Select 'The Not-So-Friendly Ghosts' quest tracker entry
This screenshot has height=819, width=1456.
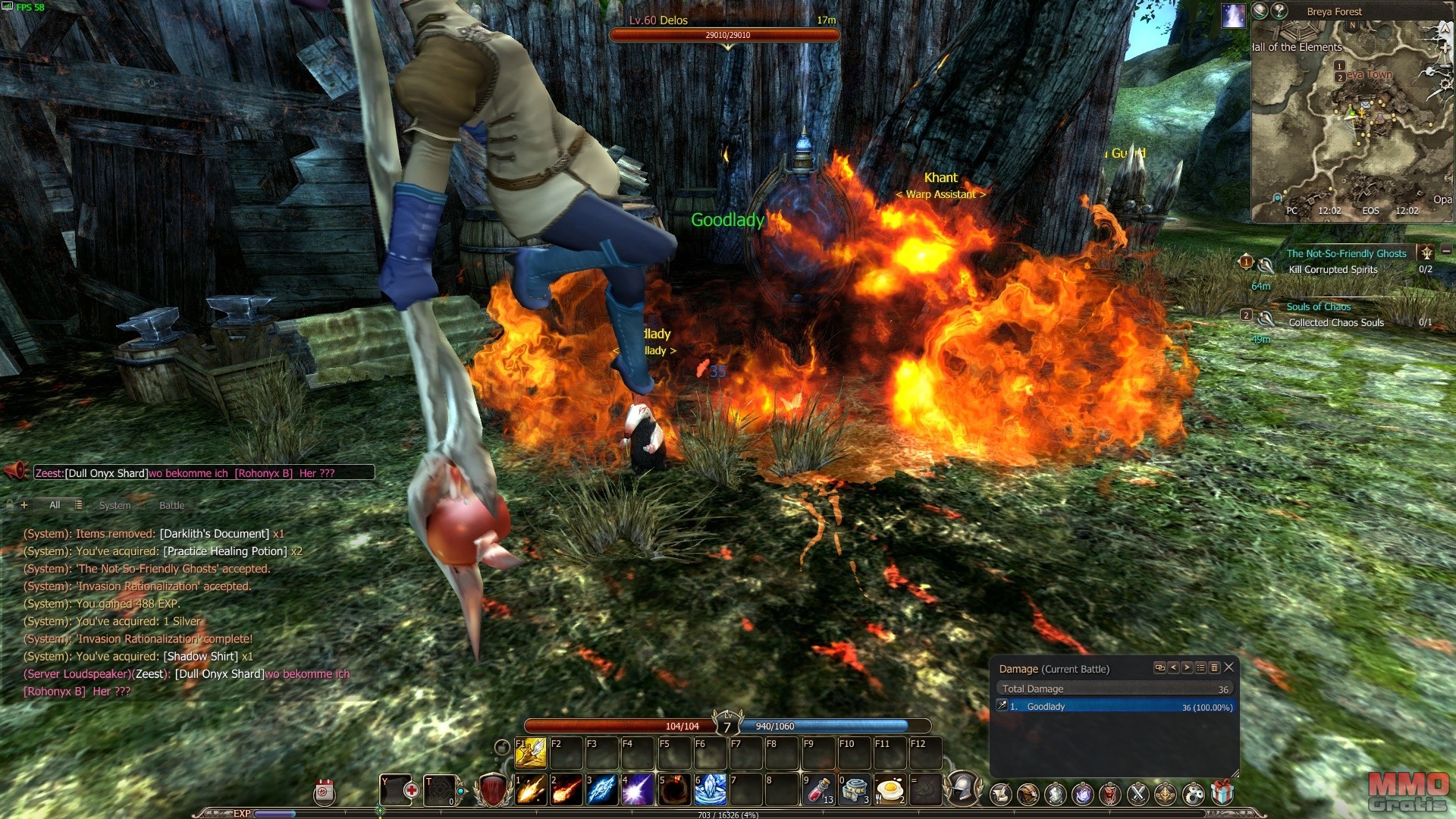coord(1346,254)
